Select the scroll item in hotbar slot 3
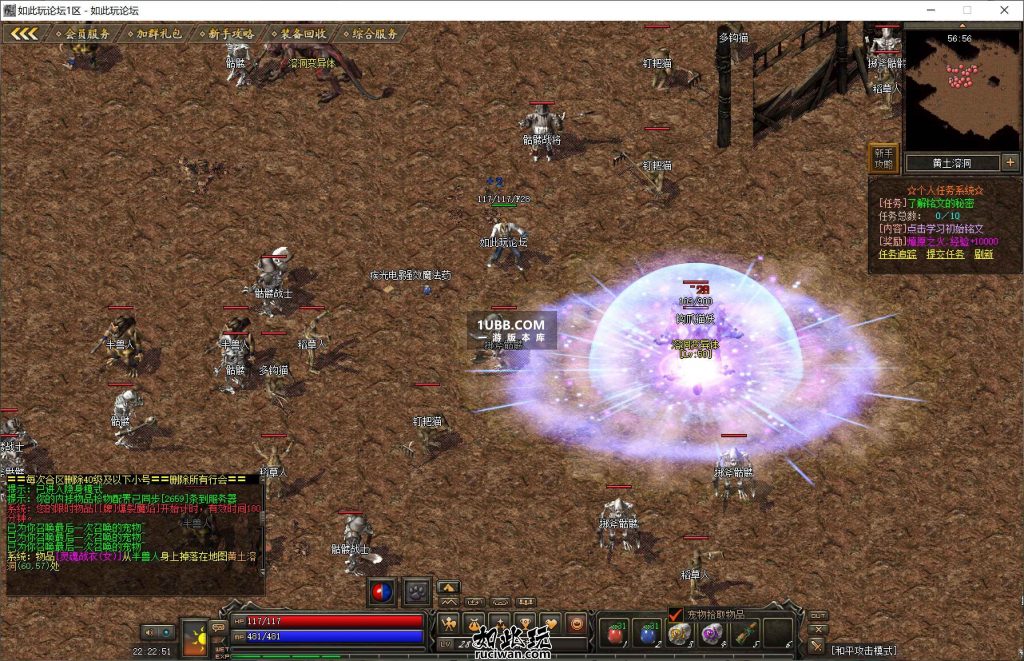 pos(680,633)
